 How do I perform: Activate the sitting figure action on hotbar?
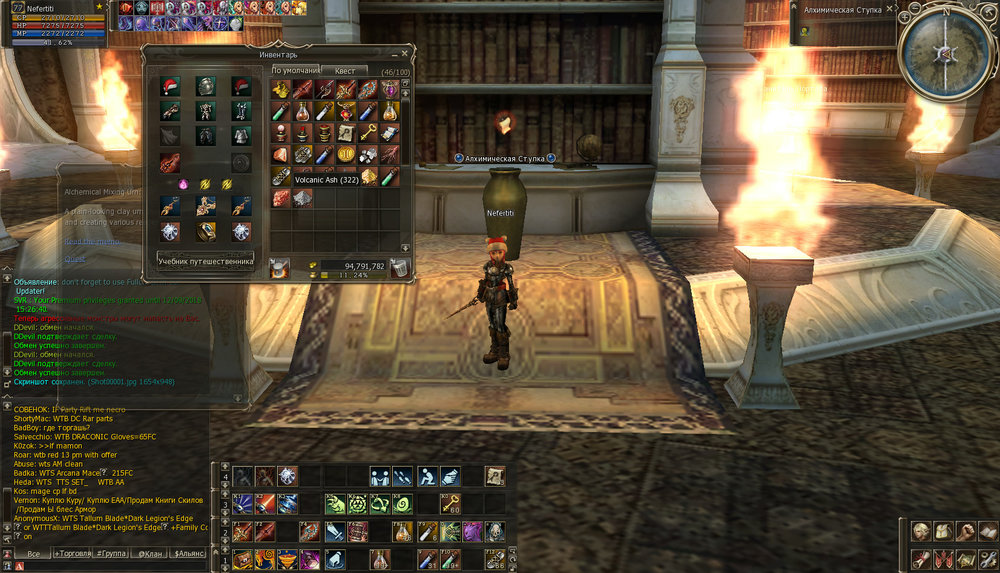pos(426,476)
